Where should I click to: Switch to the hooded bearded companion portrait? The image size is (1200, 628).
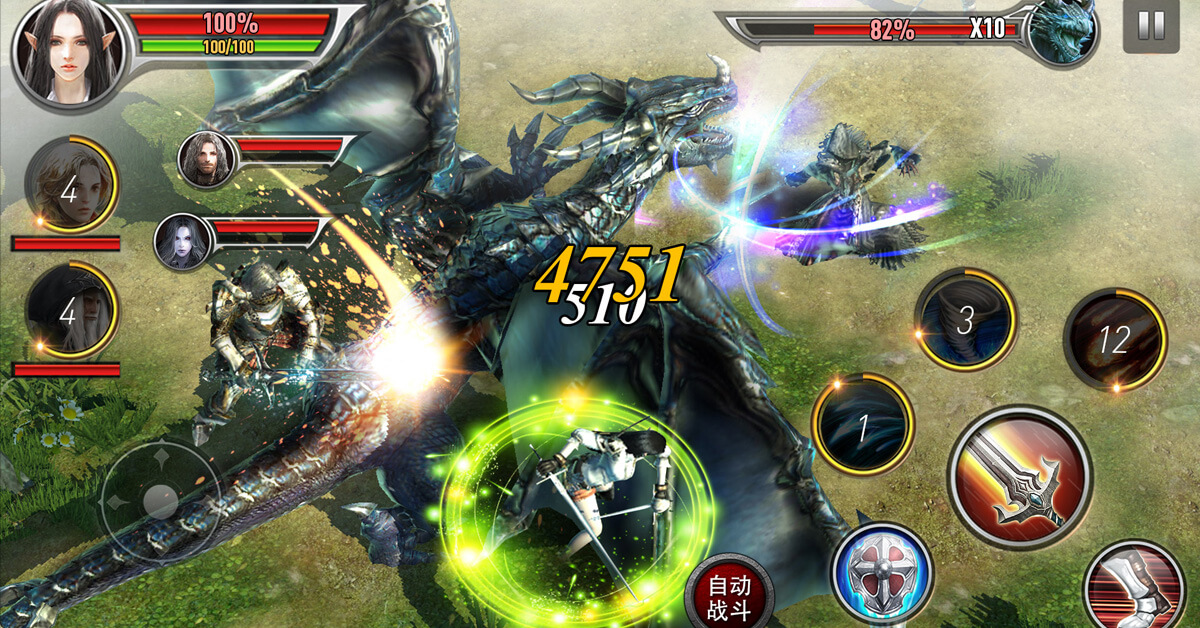pyautogui.click(x=70, y=312)
